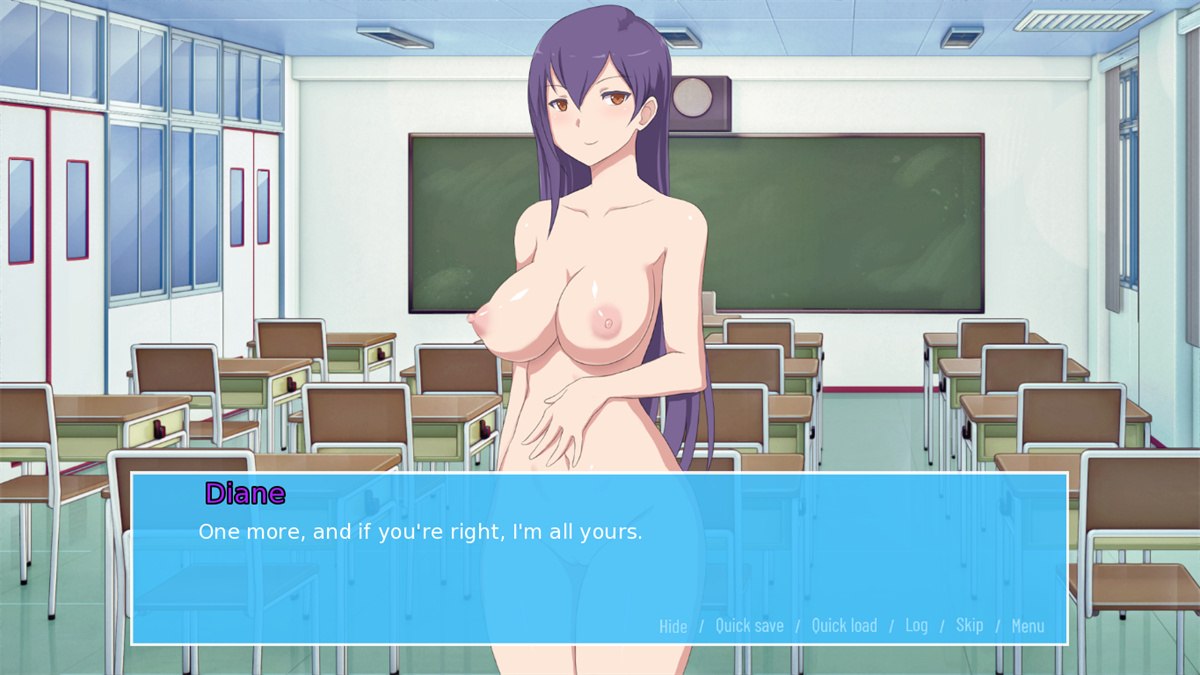Hide the dialogue text box
The image size is (1200, 675).
(673, 626)
